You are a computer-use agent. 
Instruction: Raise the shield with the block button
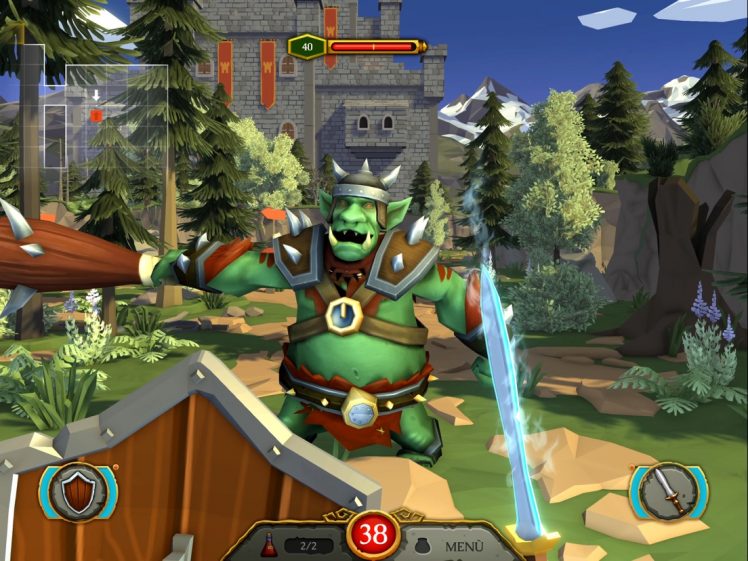pyautogui.click(x=78, y=491)
